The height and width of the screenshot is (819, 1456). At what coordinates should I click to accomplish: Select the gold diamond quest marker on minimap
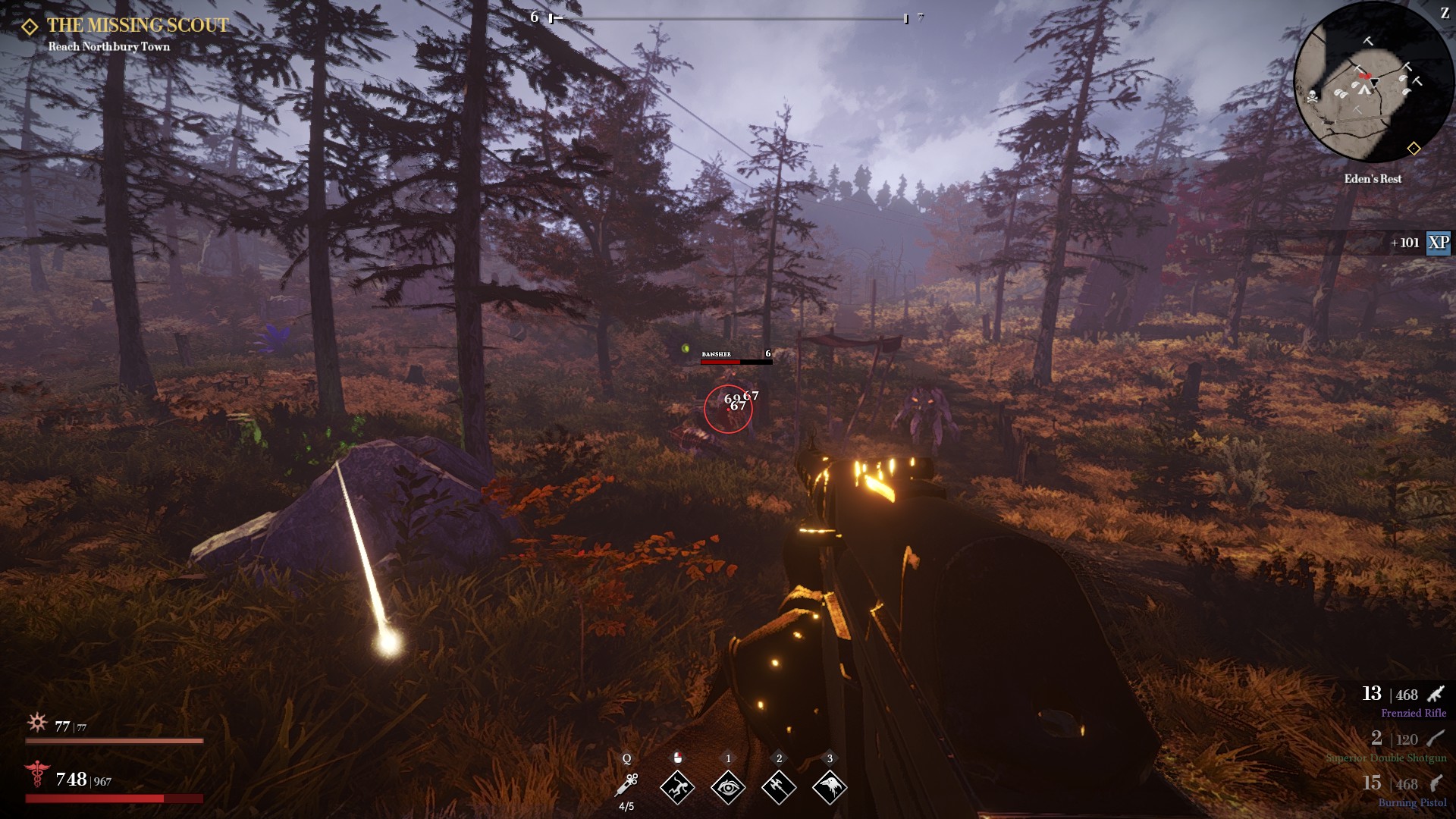[1414, 149]
